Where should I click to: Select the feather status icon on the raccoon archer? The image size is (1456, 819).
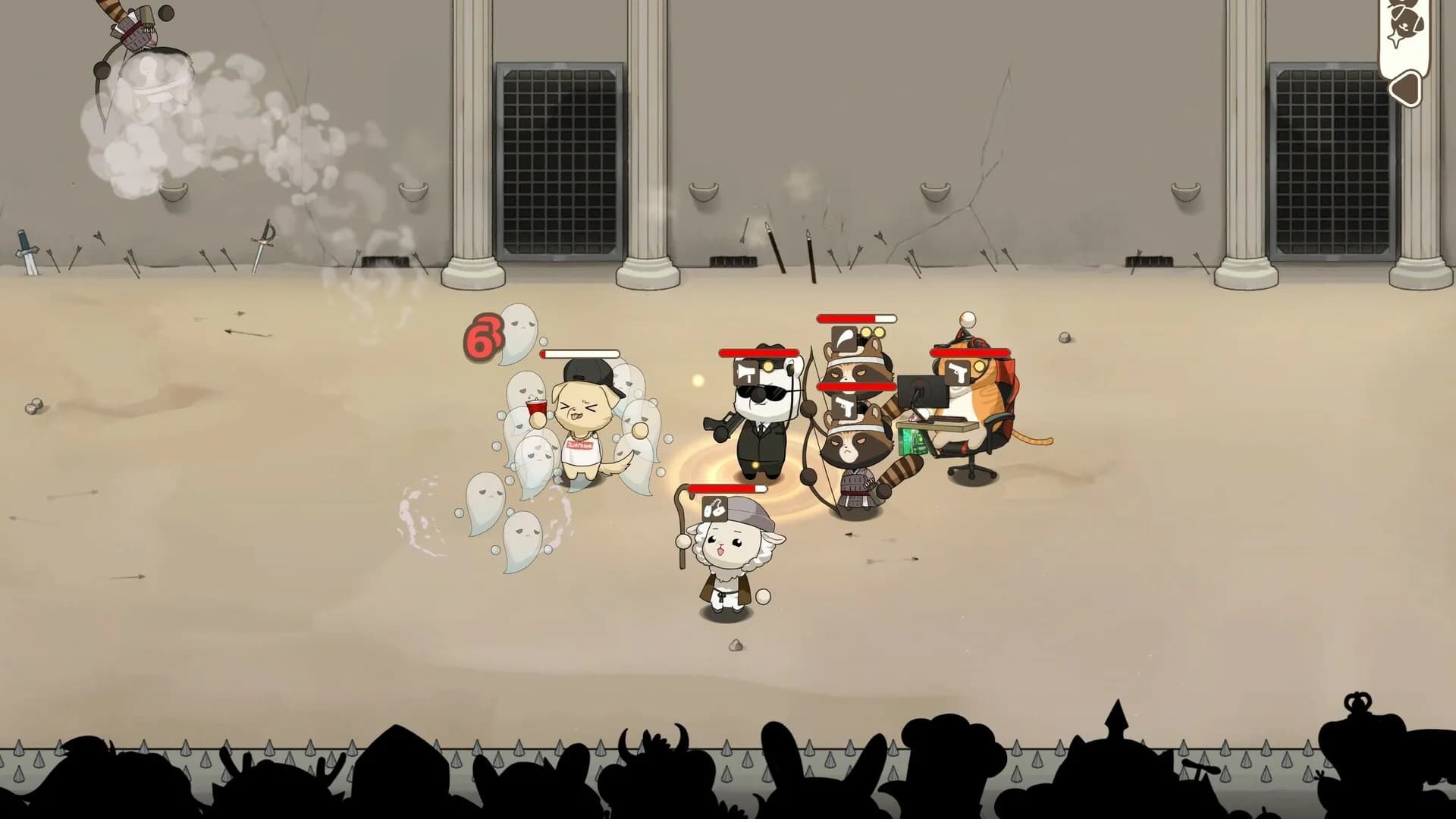click(x=844, y=337)
